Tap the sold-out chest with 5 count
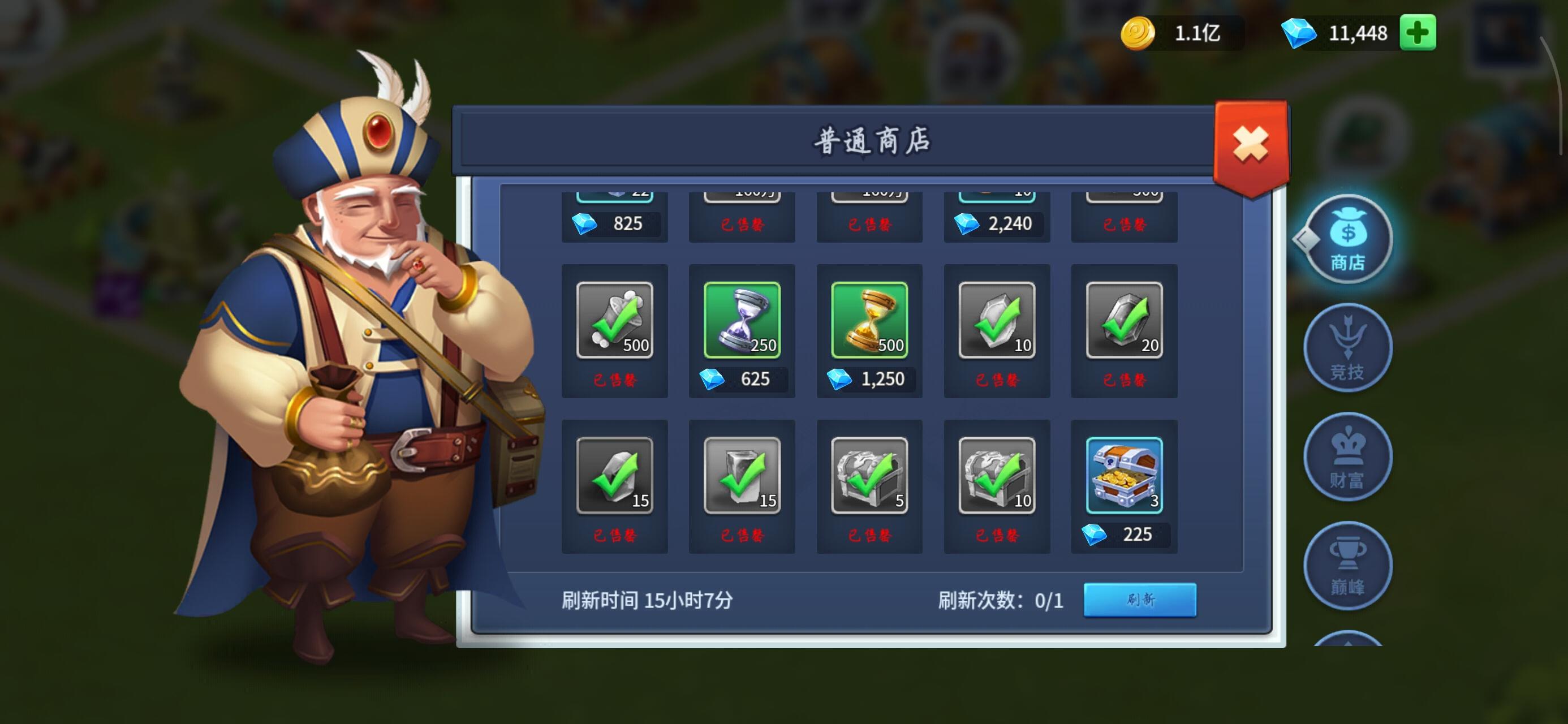 [x=869, y=479]
